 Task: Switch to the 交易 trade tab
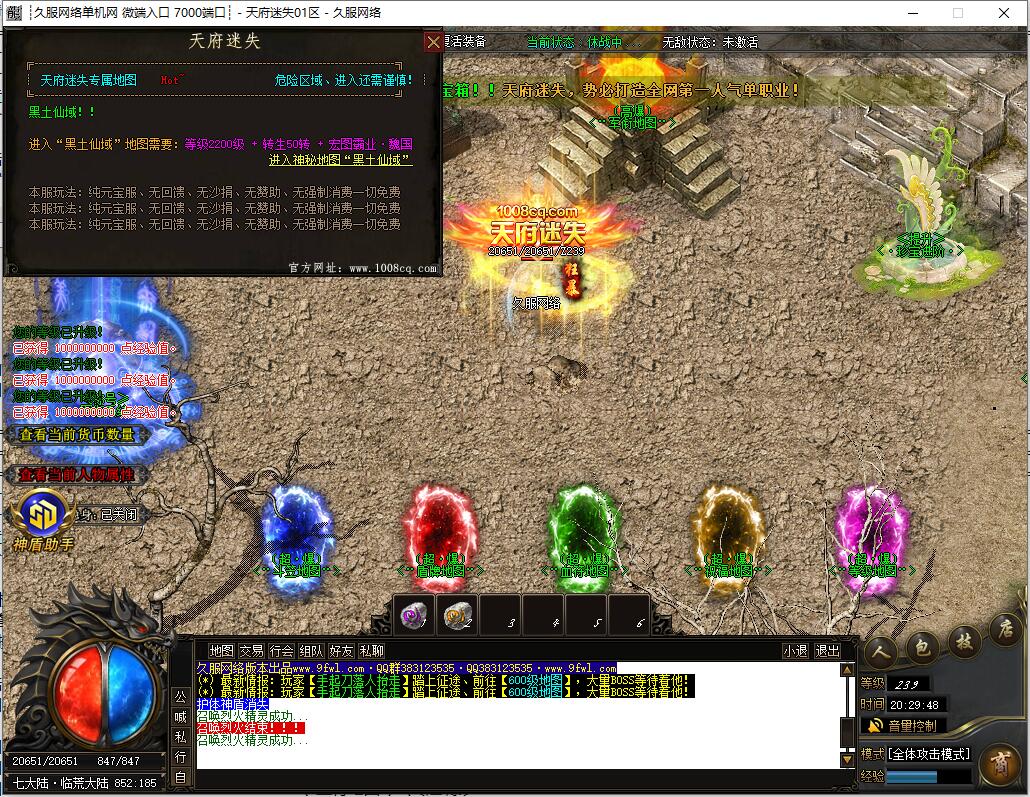(251, 650)
